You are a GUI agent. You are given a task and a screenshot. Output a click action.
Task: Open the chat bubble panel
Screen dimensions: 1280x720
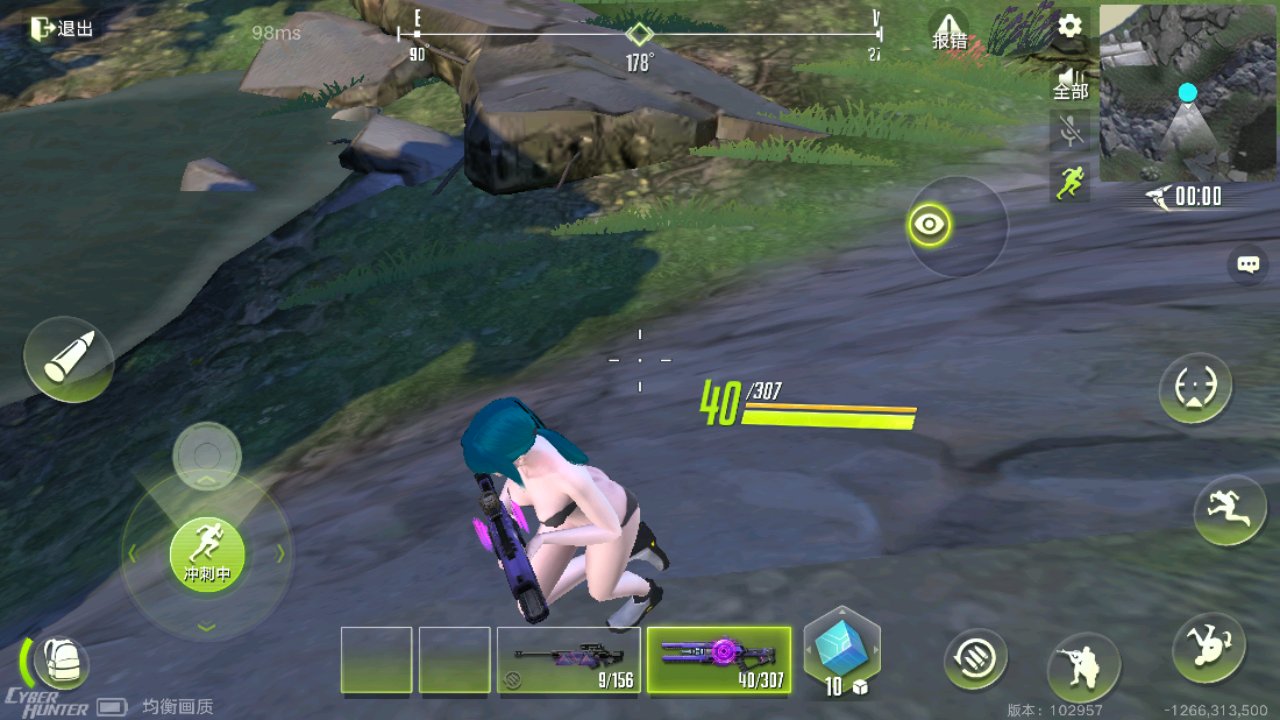coord(1247,265)
